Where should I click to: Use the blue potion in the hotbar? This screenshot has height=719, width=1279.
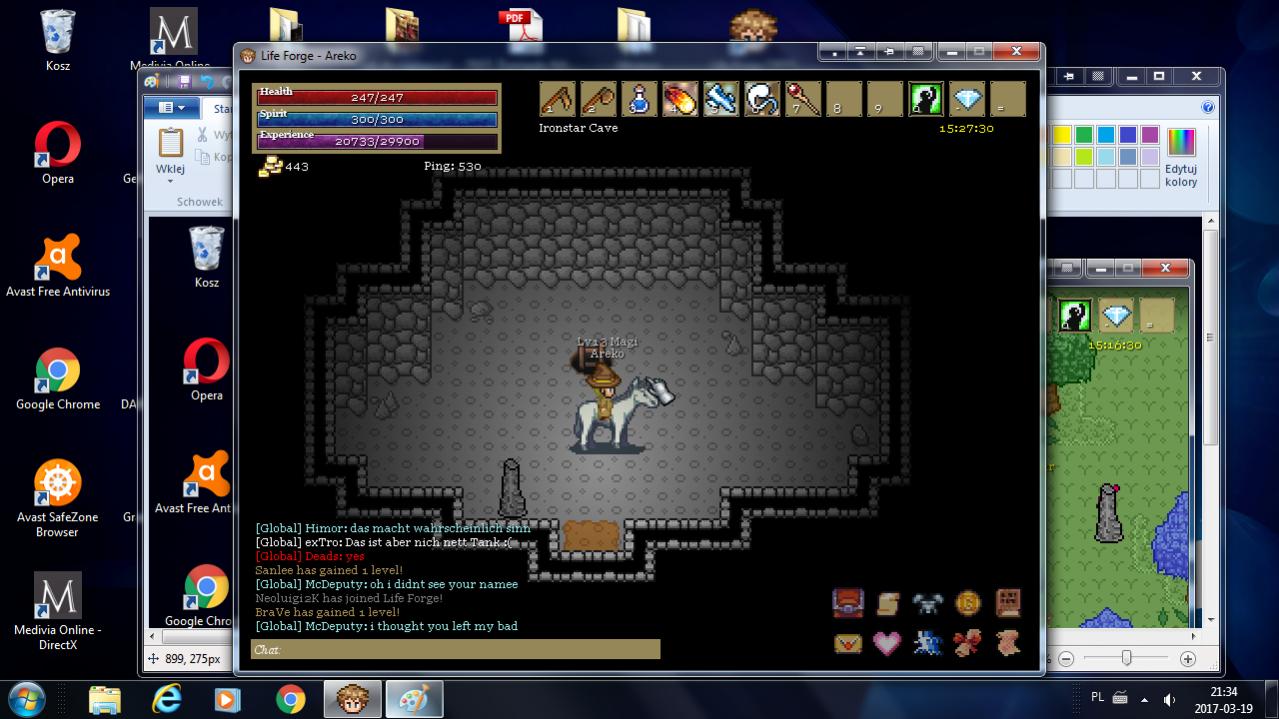pyautogui.click(x=639, y=99)
